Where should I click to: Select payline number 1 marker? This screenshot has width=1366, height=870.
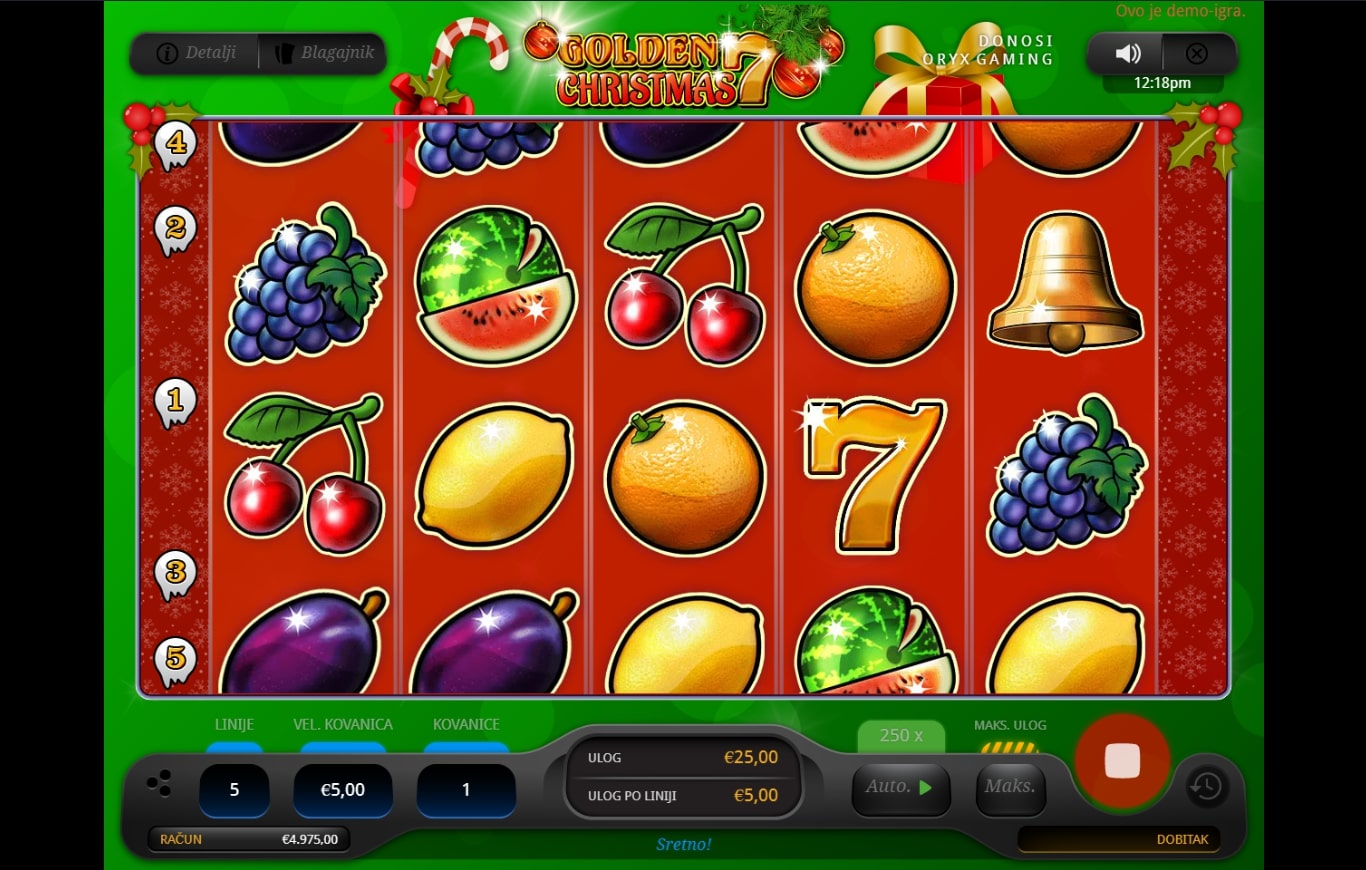176,402
